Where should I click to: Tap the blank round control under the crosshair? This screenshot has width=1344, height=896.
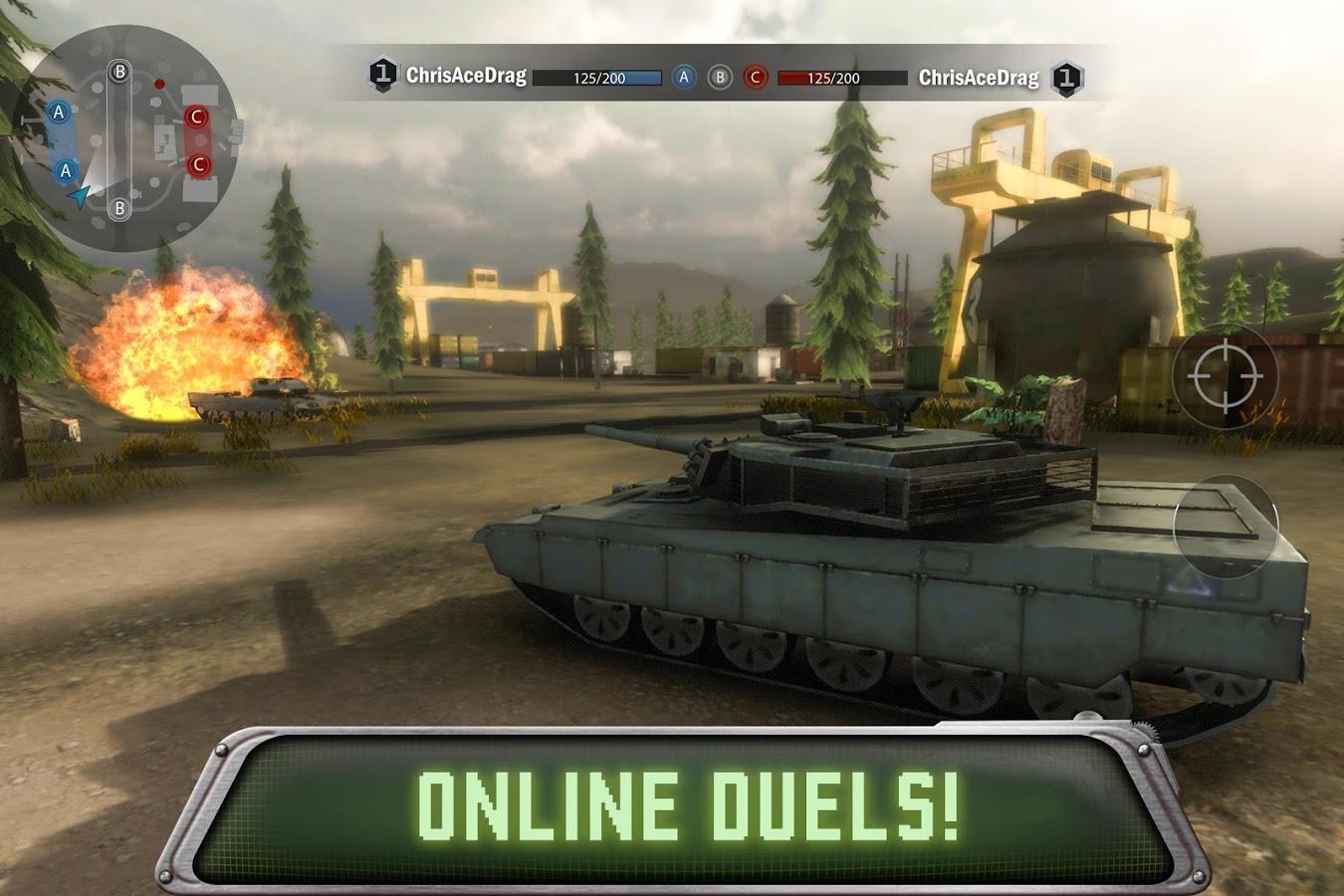(1225, 525)
